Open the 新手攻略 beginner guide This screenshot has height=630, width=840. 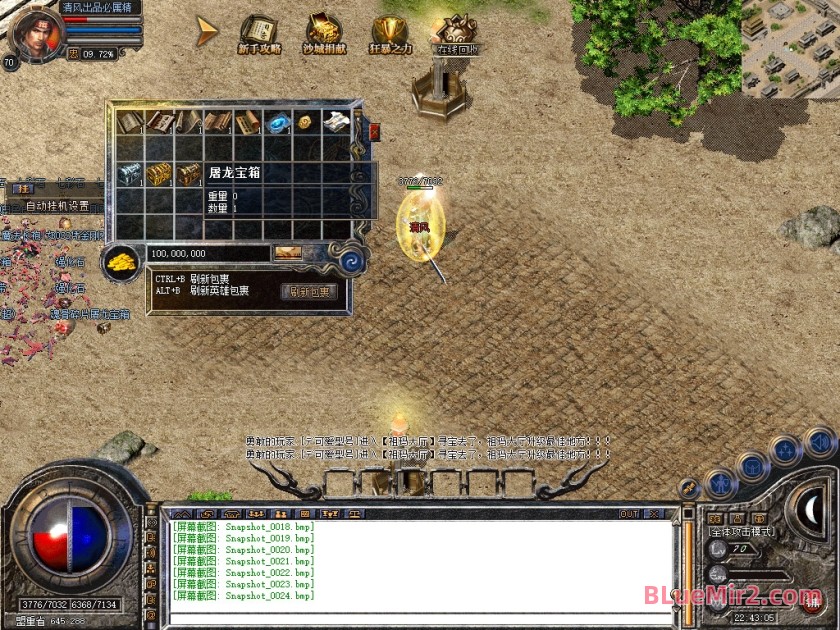pyautogui.click(x=260, y=34)
